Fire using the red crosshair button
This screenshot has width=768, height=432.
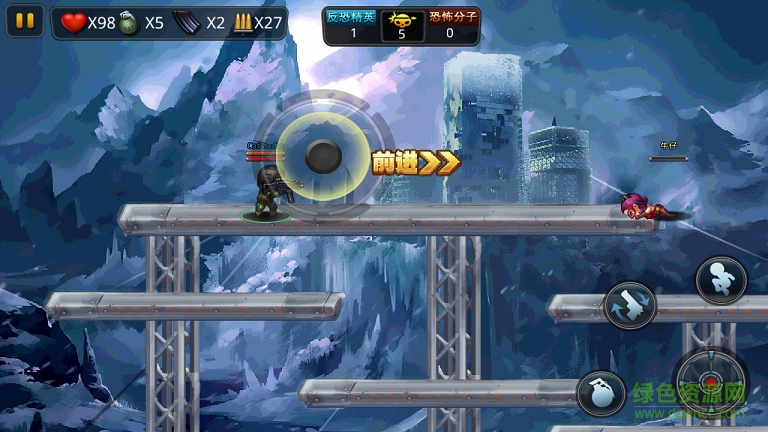[711, 380]
